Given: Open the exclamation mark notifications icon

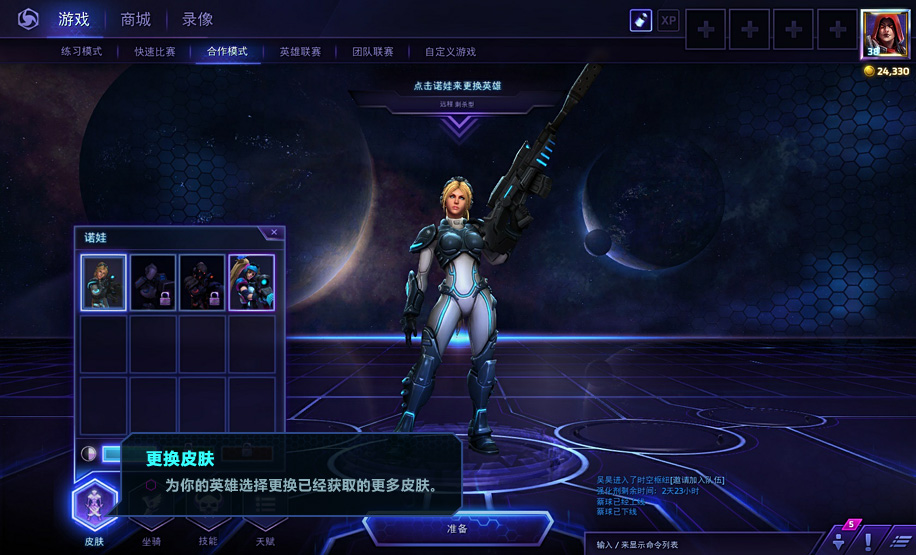Looking at the screenshot, I should coord(868,541).
